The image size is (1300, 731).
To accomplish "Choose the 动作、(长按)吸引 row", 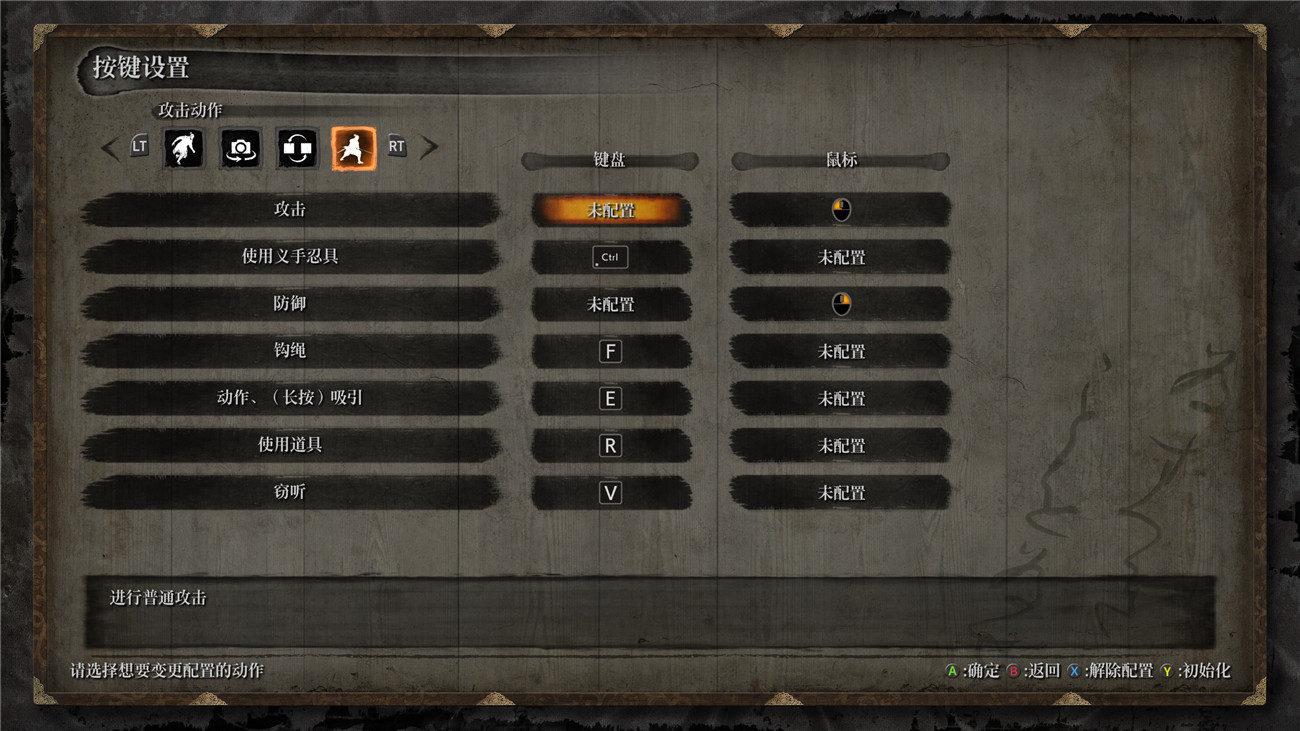I will coord(290,398).
